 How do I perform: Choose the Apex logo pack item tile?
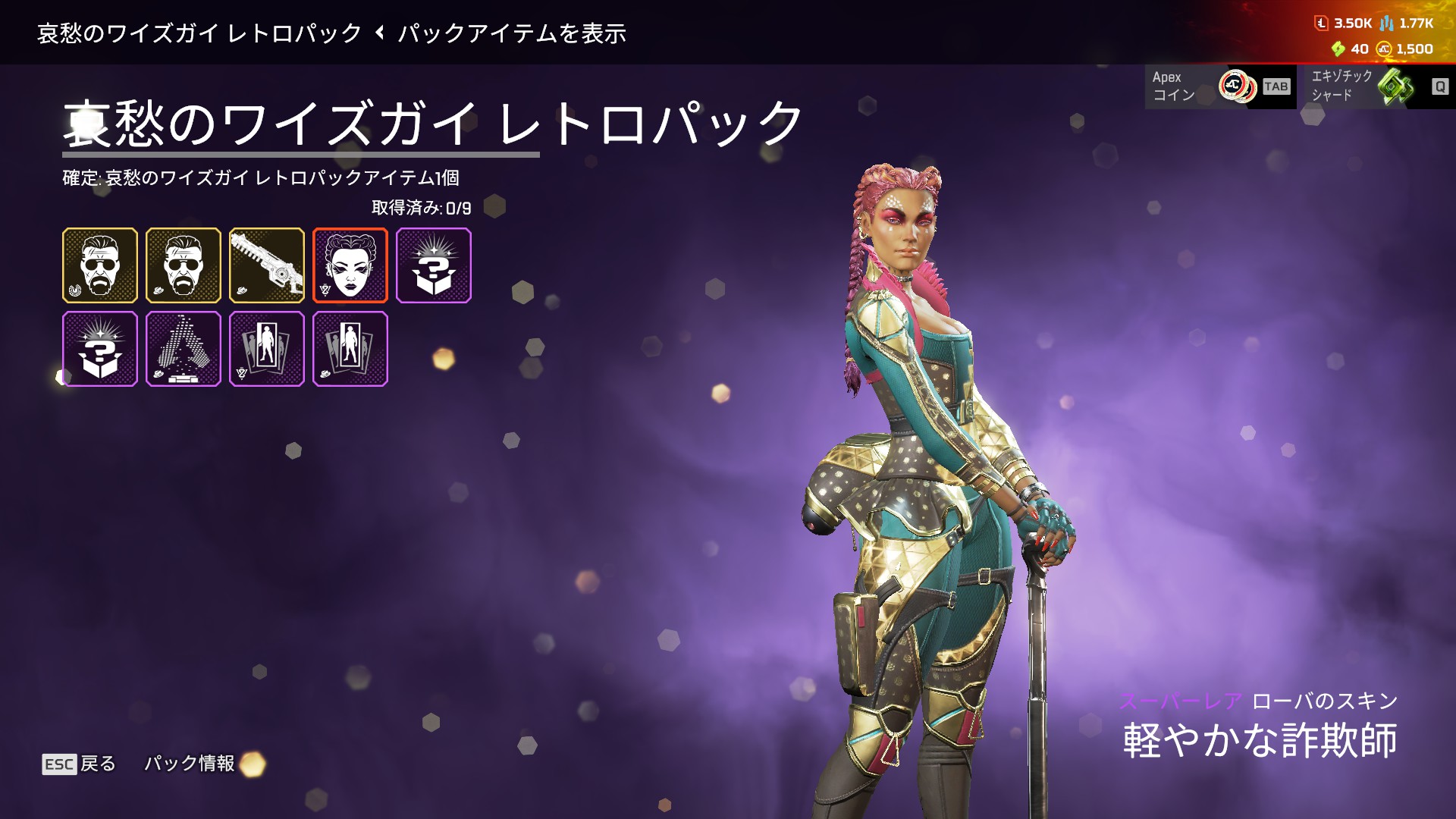coord(183,349)
